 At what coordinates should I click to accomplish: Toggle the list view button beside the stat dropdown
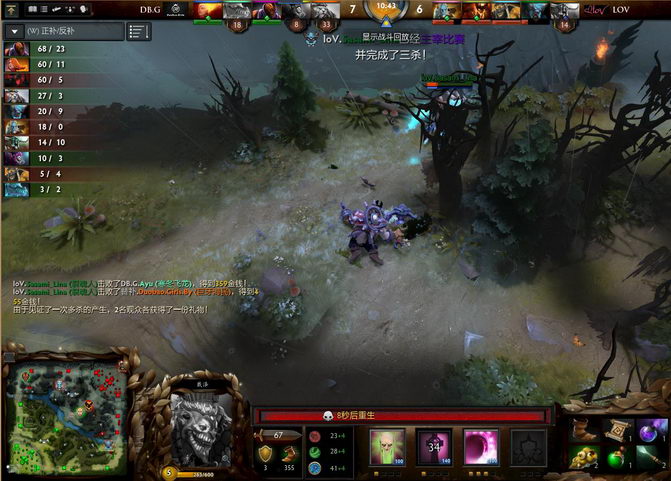139,31
